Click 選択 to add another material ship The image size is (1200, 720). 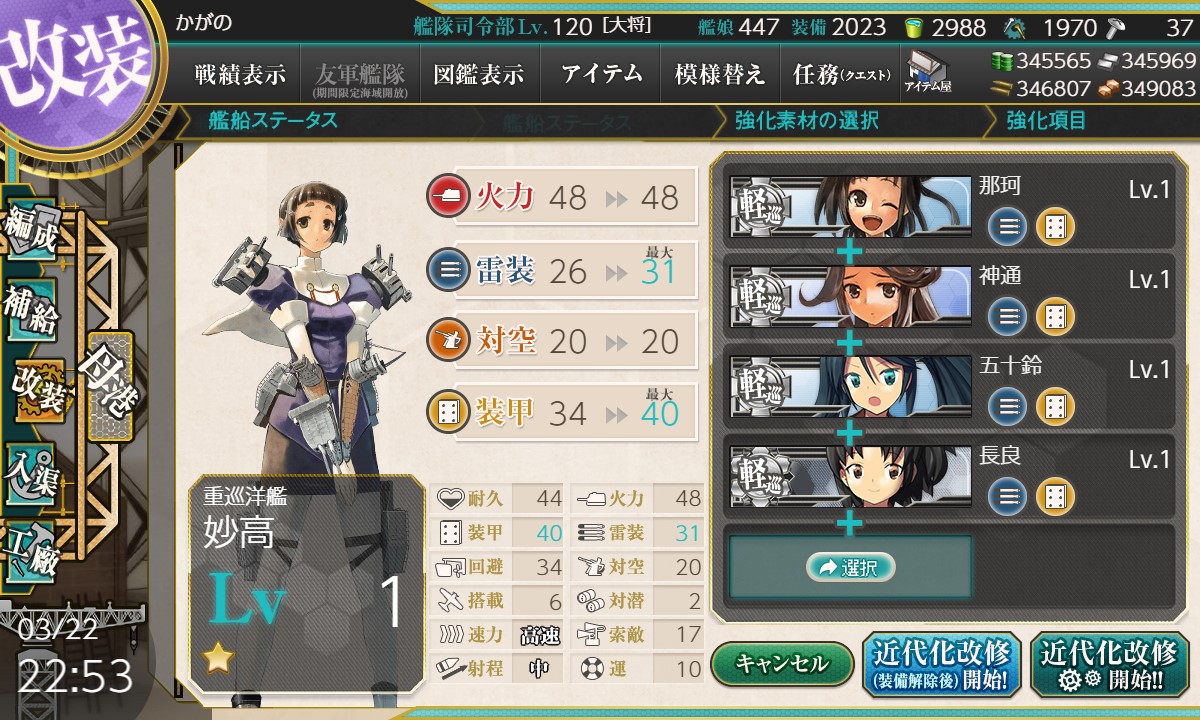tap(850, 568)
